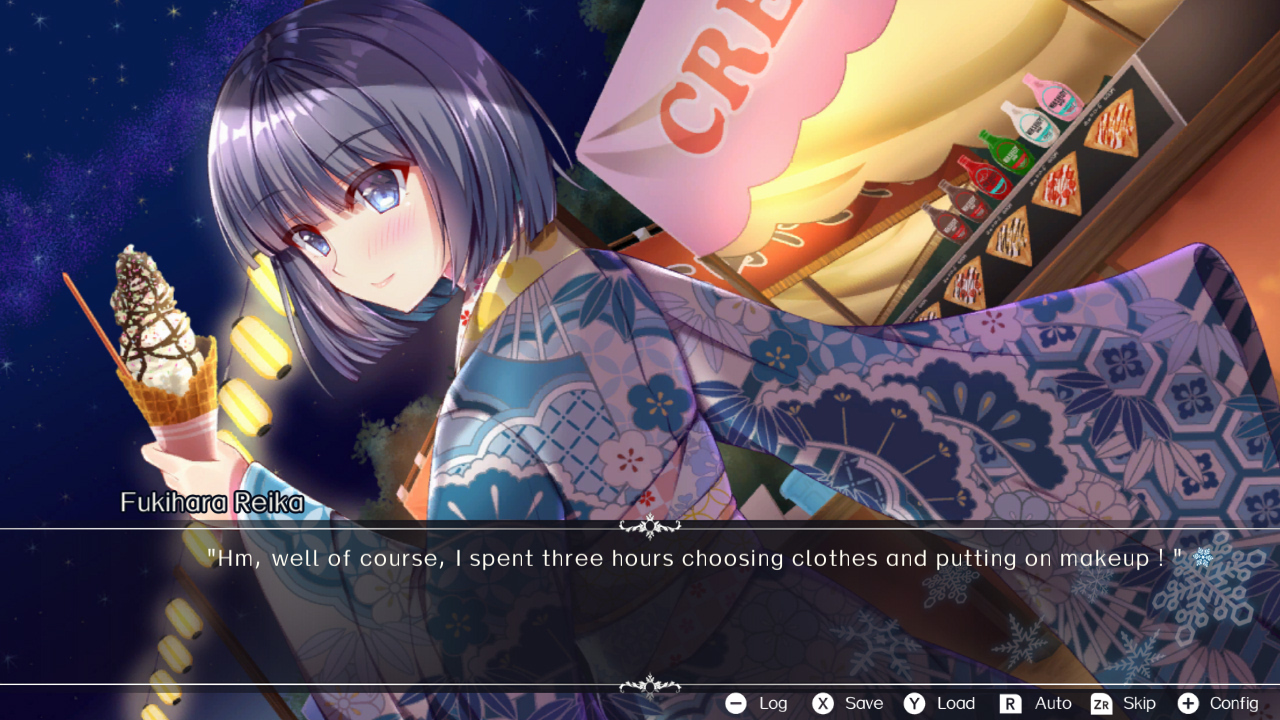Open the backlog with the minus button icon
Image resolution: width=1280 pixels, height=720 pixels.
tap(736, 703)
